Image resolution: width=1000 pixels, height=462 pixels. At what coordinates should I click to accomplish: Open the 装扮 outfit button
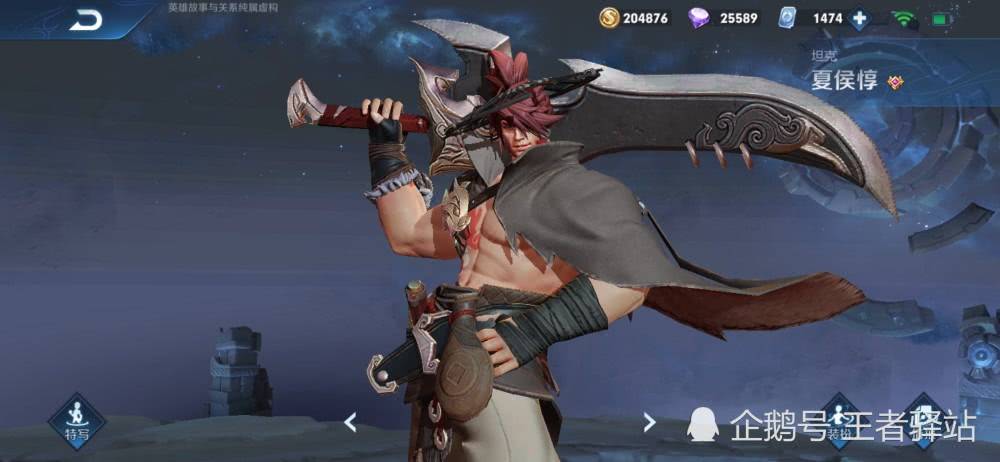pos(838,422)
